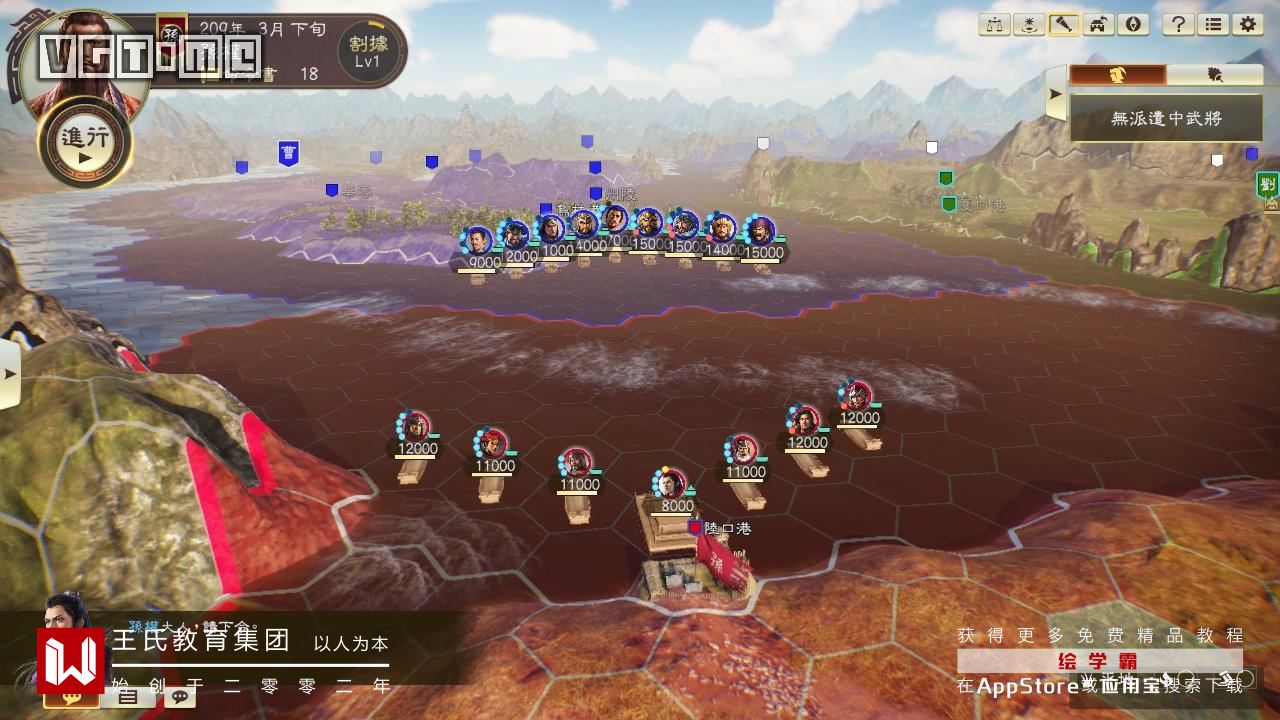Click the castle return-arrow toolbar icon
The image size is (1280, 720).
click(1098, 24)
